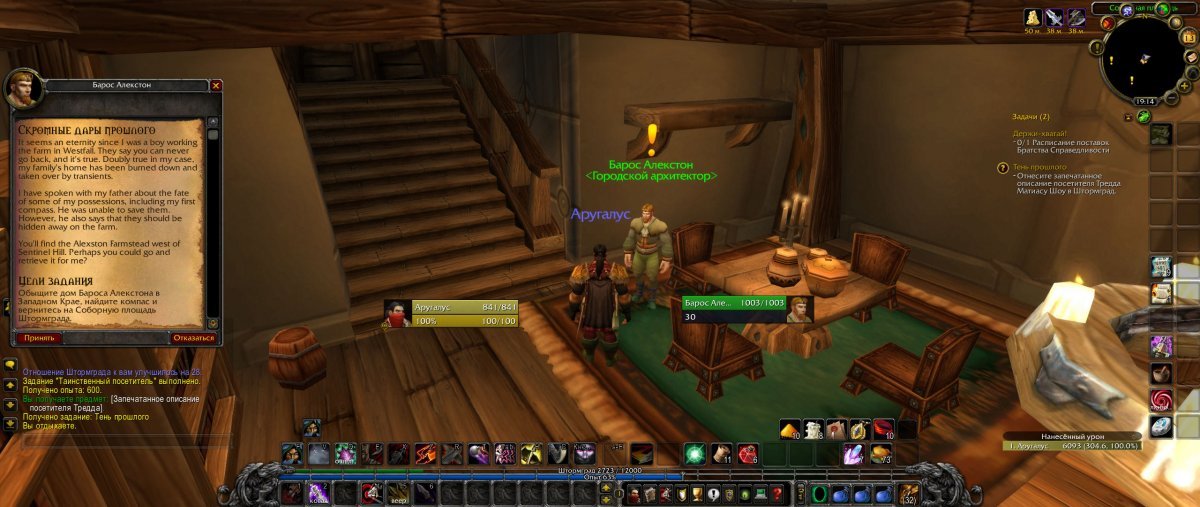Accept the quest with the Принять button
Image resolution: width=1200 pixels, height=507 pixels.
(39, 338)
